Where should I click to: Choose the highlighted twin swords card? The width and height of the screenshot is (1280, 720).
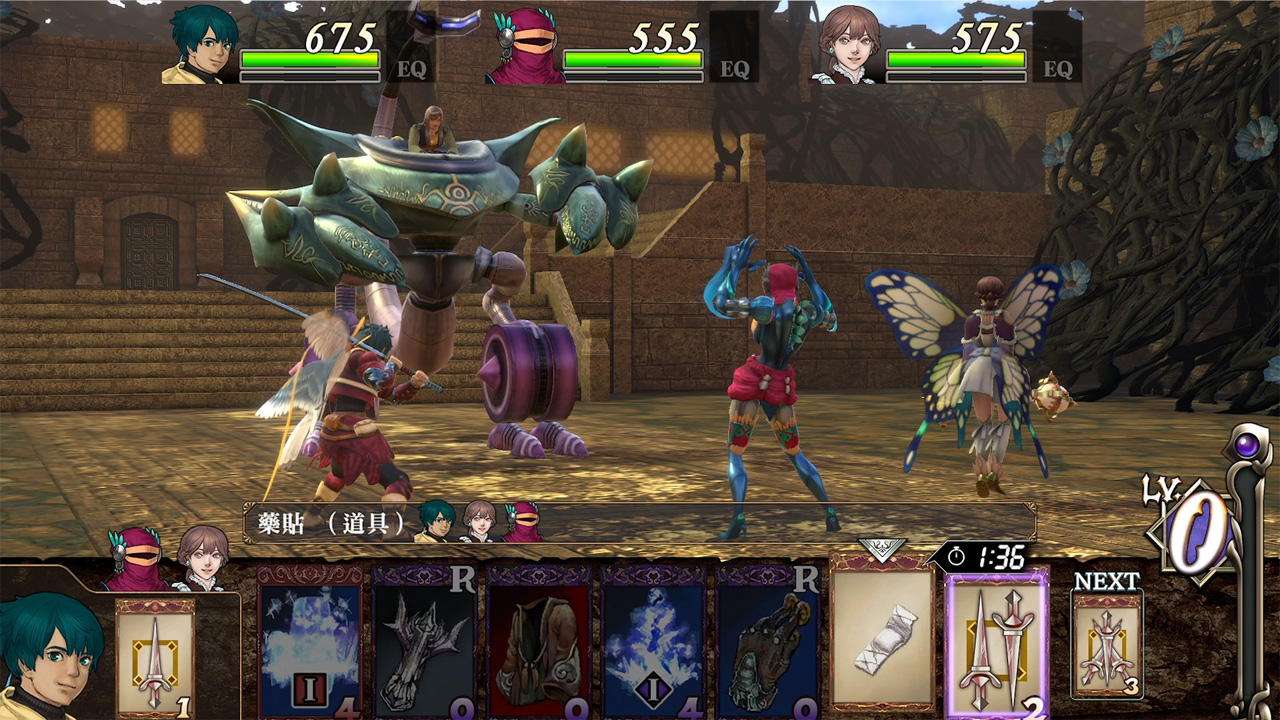996,645
